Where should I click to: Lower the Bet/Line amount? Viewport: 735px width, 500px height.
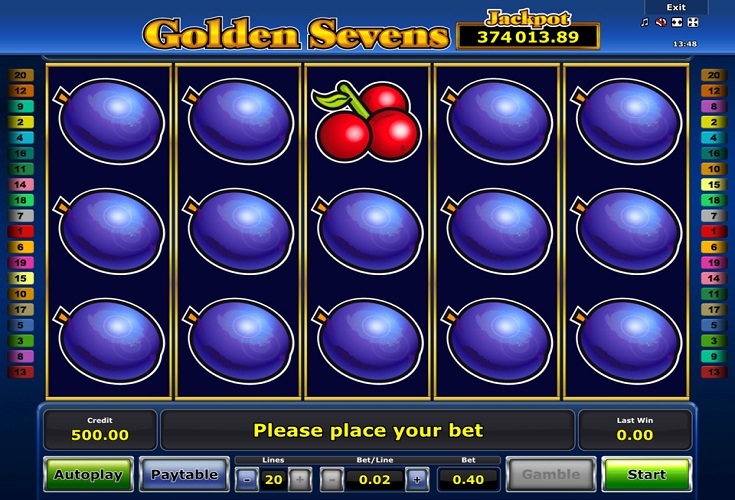point(329,479)
